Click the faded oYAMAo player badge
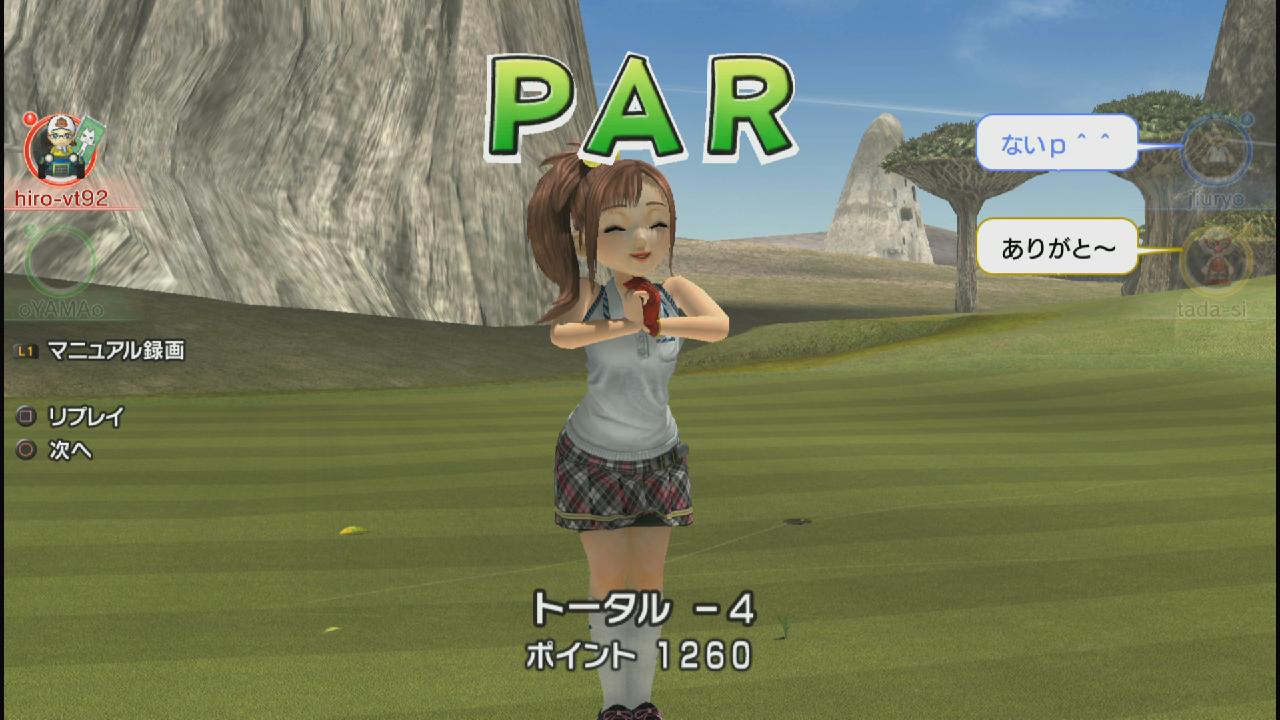The image size is (1280, 720). 60,260
